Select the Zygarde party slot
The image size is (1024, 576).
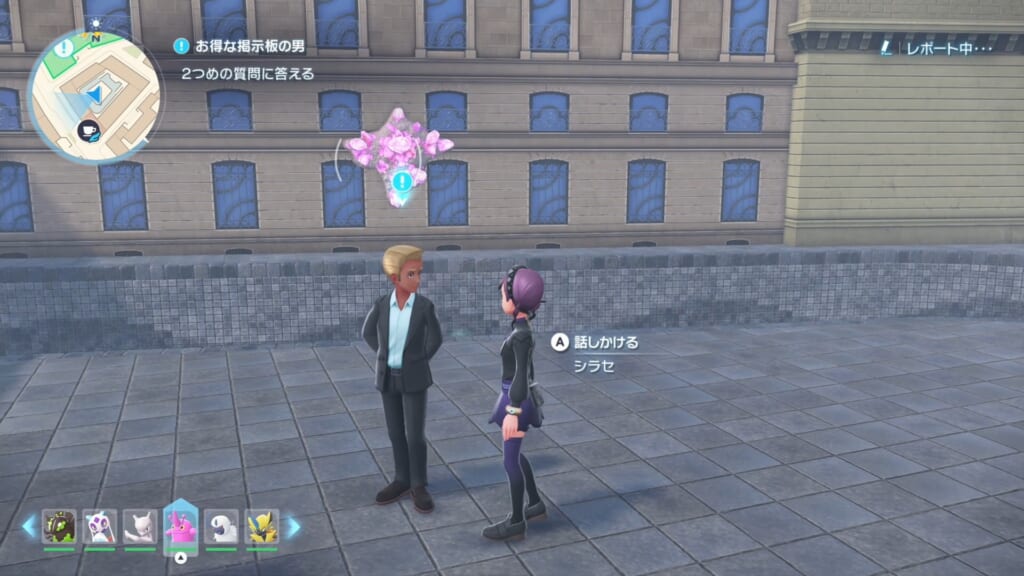(x=59, y=526)
